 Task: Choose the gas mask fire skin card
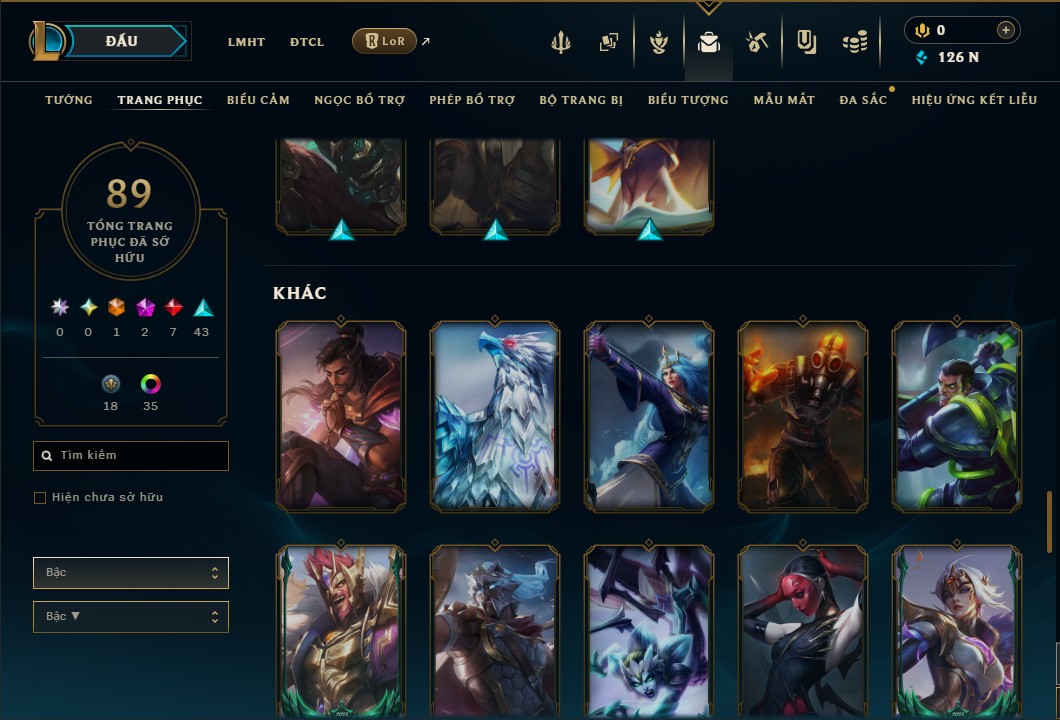click(x=803, y=416)
